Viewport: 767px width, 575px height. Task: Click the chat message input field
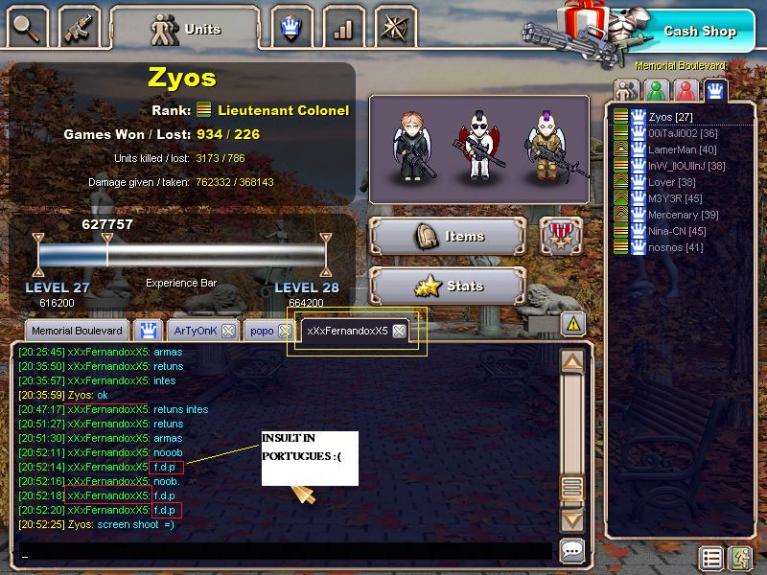tap(285, 551)
